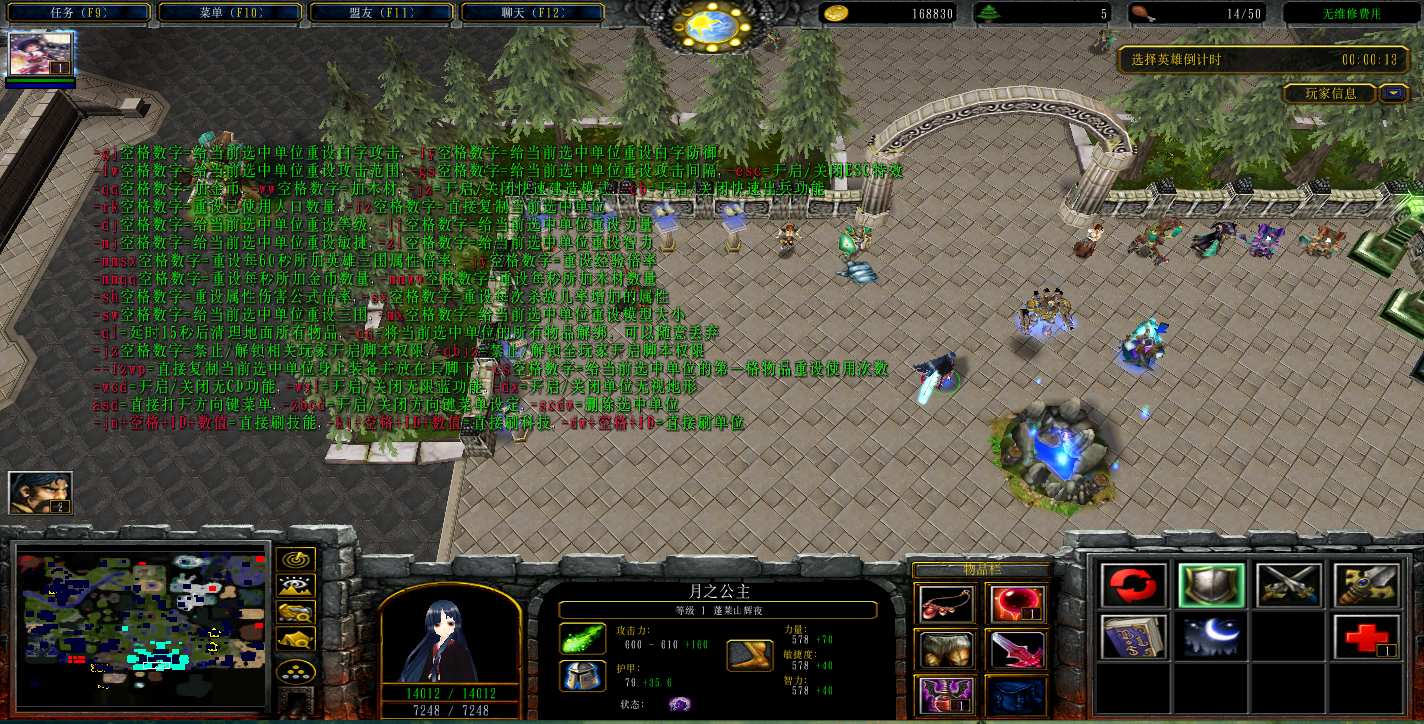Image resolution: width=1424 pixels, height=724 pixels.
Task: Activate the highlighted shield command
Action: click(x=1211, y=585)
